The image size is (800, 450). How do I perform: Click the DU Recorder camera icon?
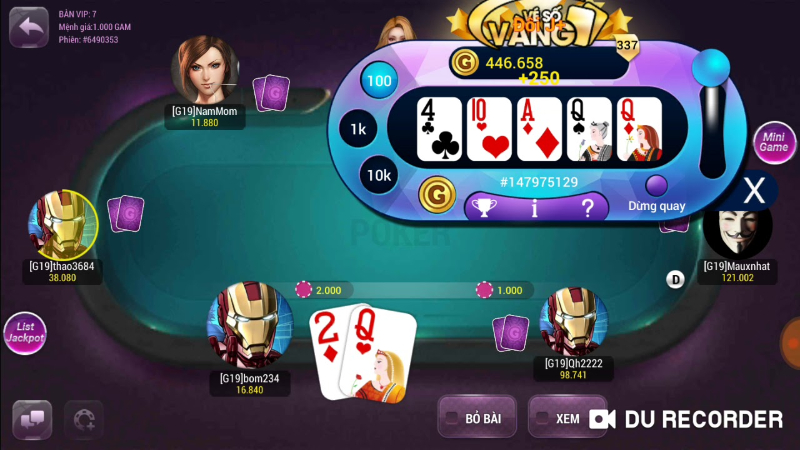(x=601, y=419)
